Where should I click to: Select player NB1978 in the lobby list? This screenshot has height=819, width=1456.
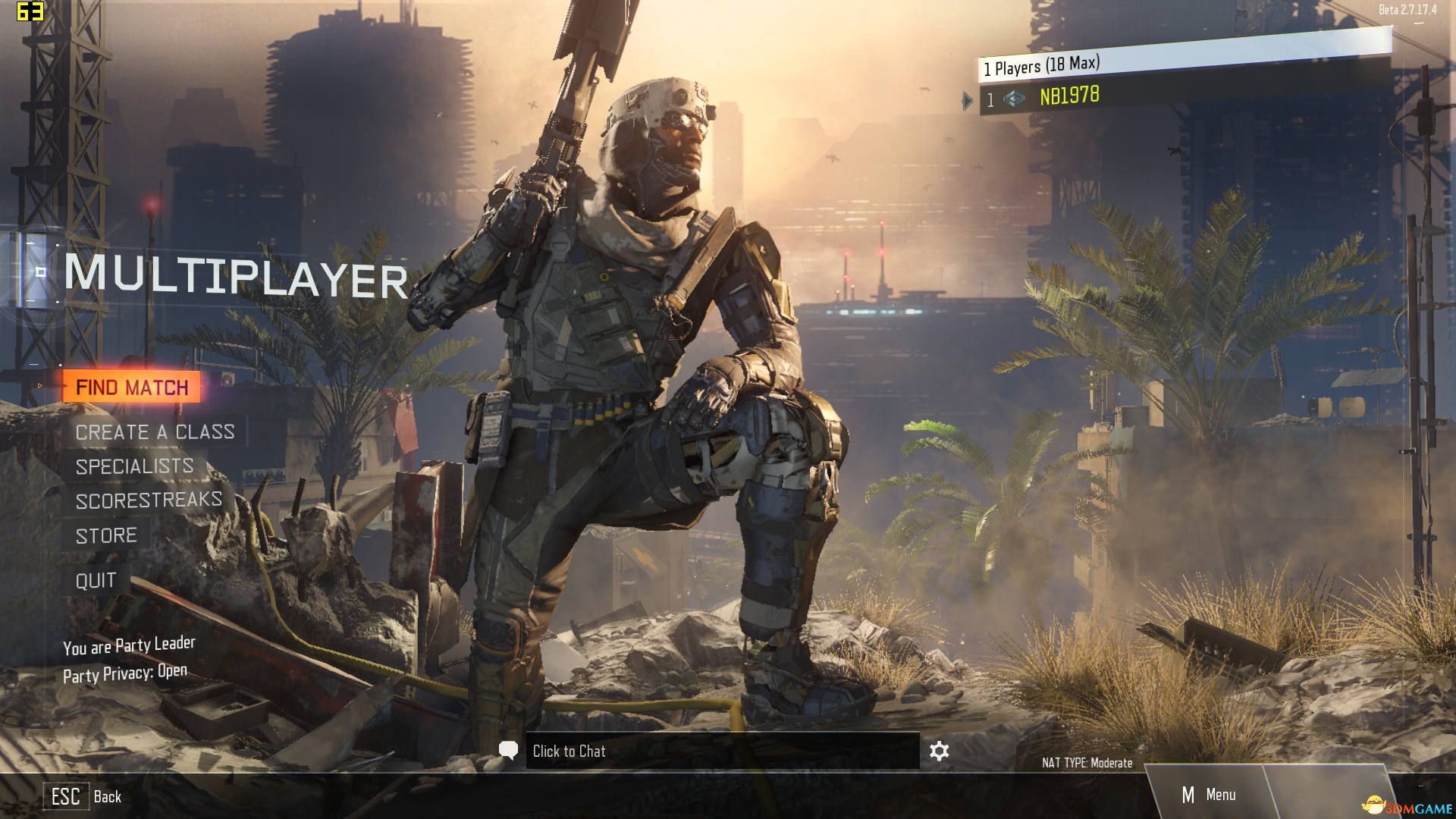(x=1068, y=96)
